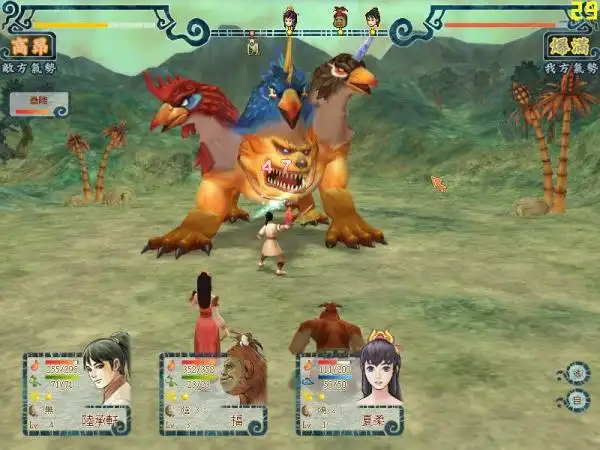Click the upper round button with 速
This screenshot has width=600, height=450.
coord(577,375)
